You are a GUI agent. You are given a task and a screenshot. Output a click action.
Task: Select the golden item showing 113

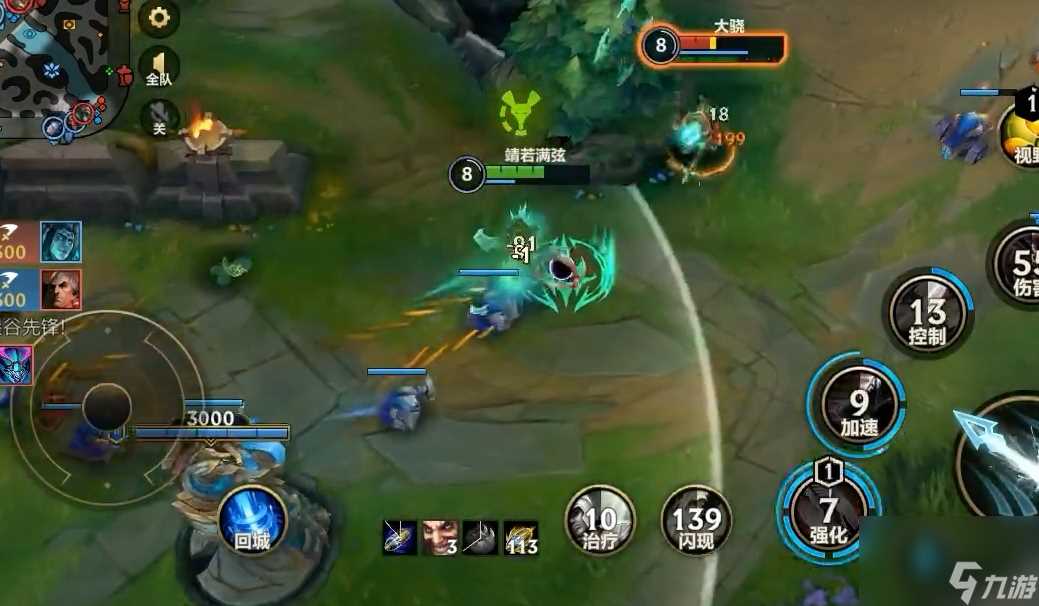coord(520,538)
